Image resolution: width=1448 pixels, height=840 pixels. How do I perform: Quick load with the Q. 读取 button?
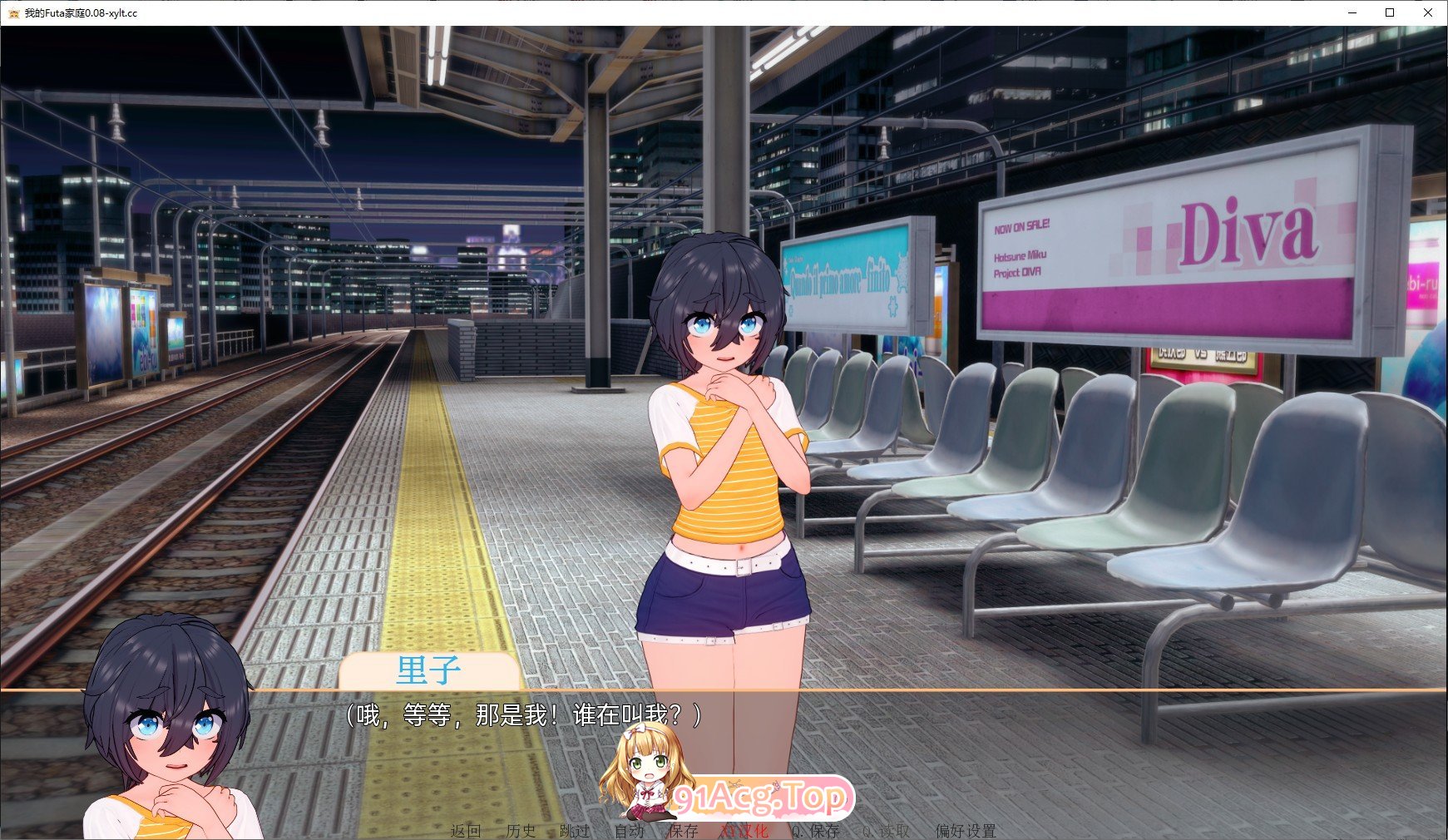click(x=886, y=831)
